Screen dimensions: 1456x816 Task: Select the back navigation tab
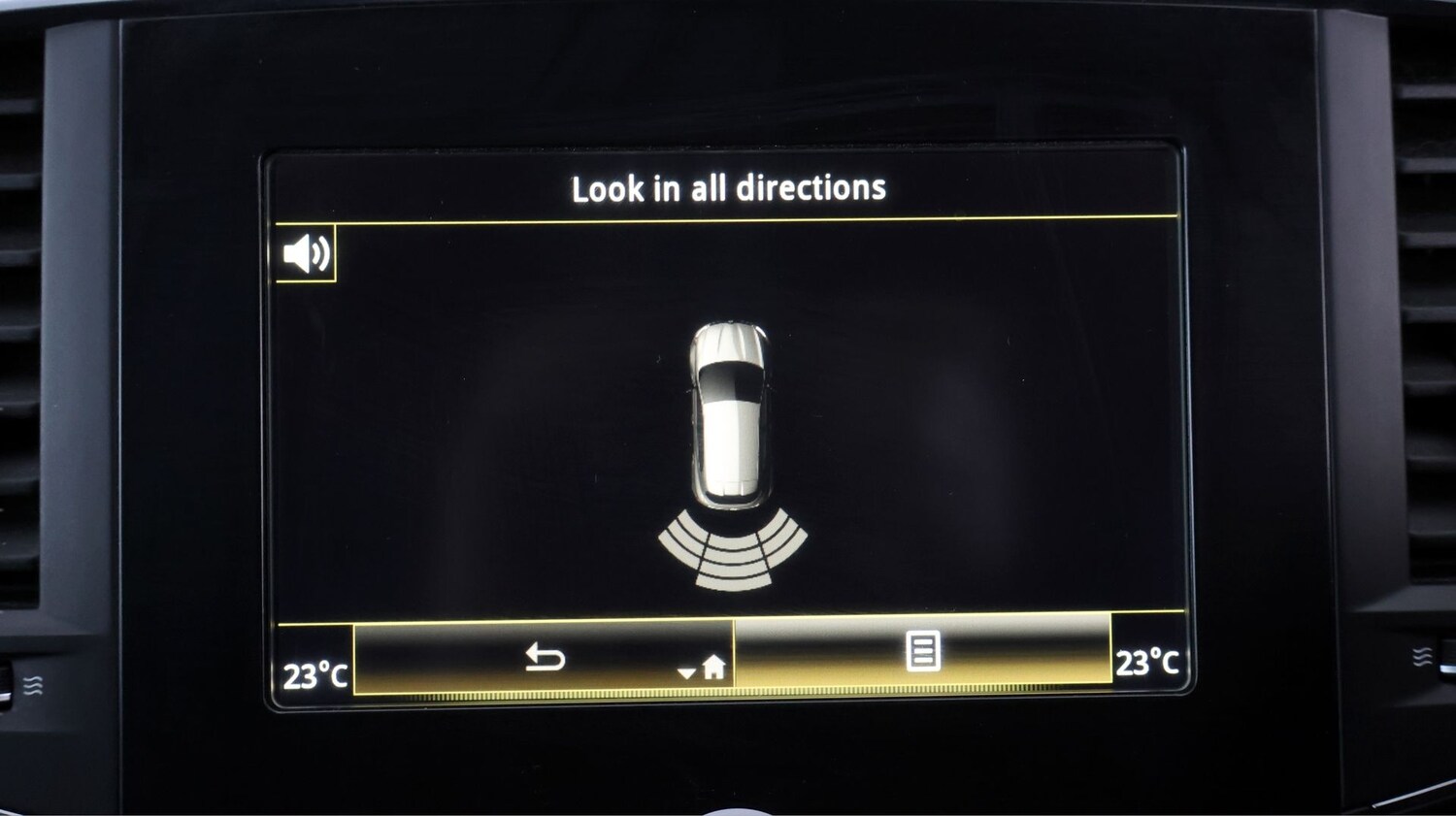pos(544,658)
